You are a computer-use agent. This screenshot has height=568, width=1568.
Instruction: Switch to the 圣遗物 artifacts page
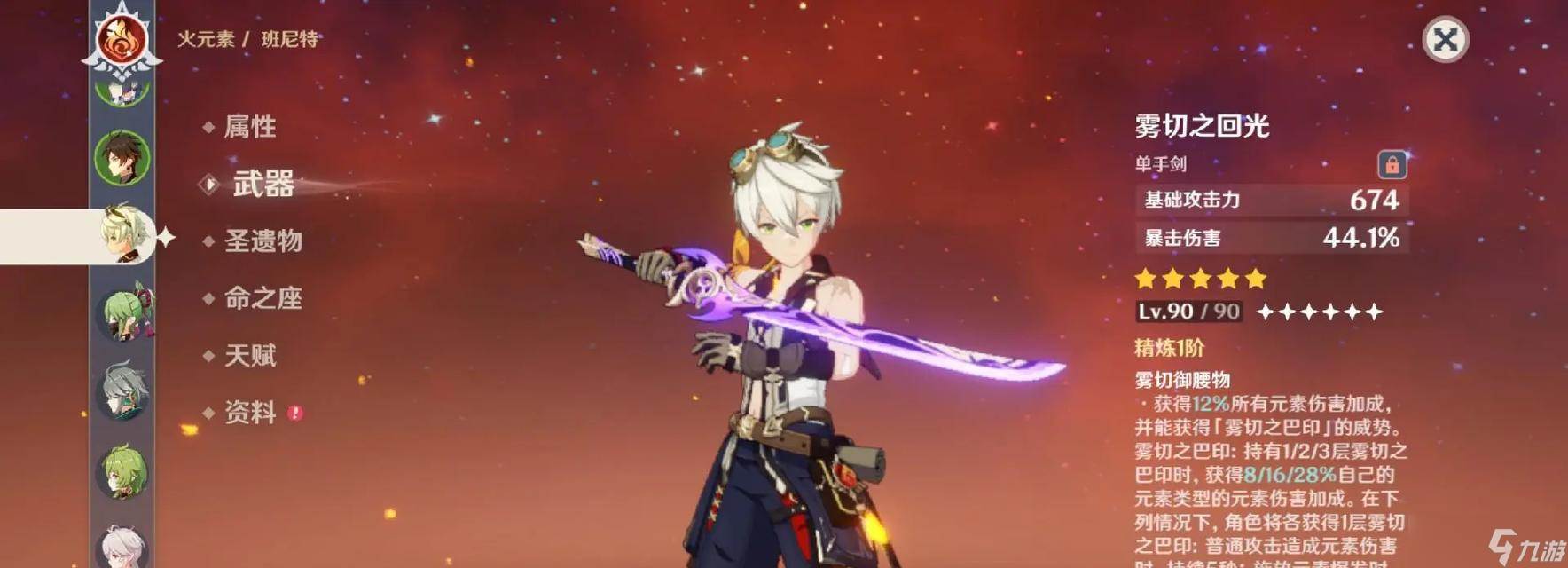click(x=263, y=241)
